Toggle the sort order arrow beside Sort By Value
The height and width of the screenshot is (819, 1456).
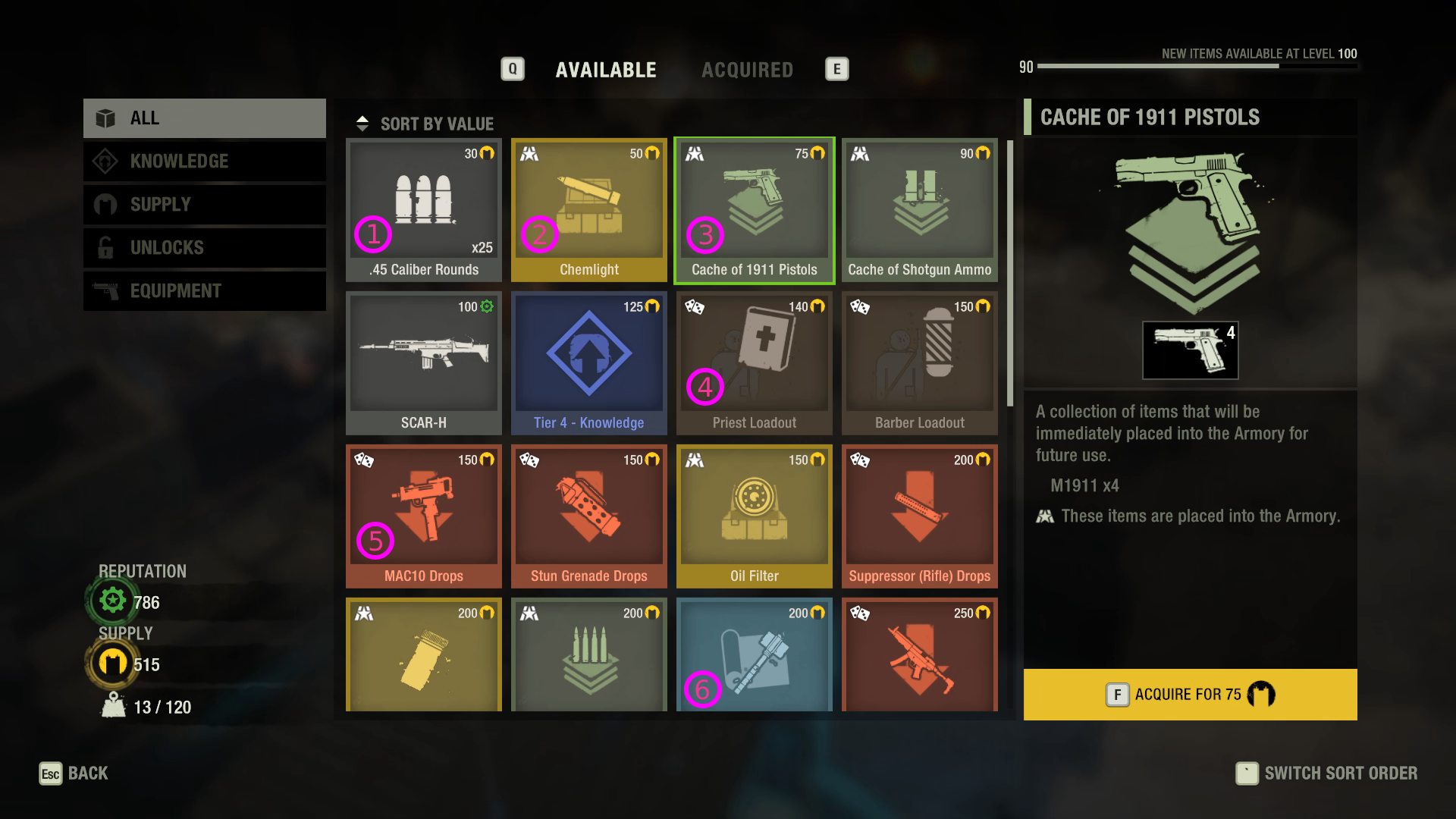point(363,122)
